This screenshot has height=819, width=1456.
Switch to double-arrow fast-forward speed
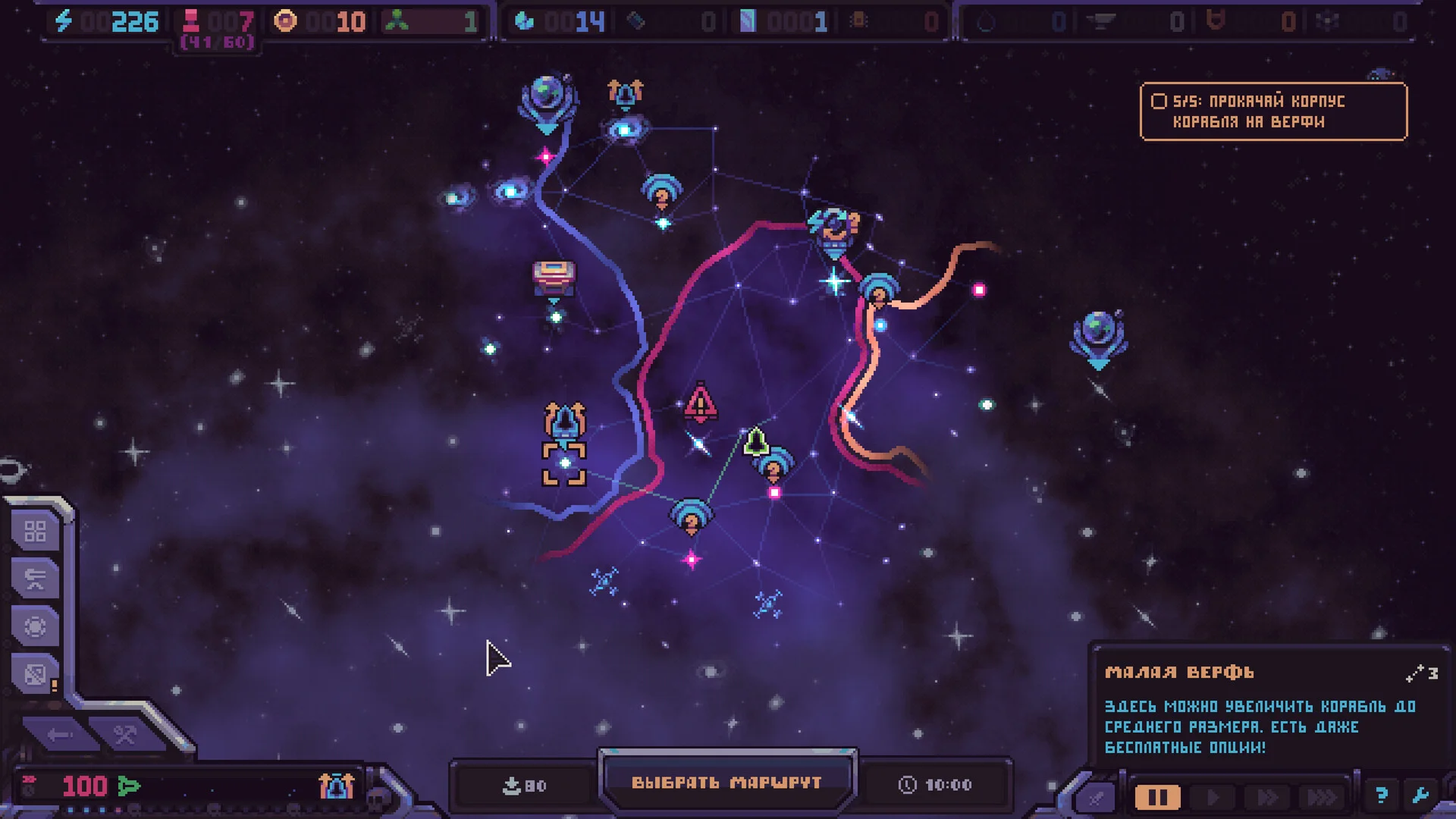[1267, 797]
